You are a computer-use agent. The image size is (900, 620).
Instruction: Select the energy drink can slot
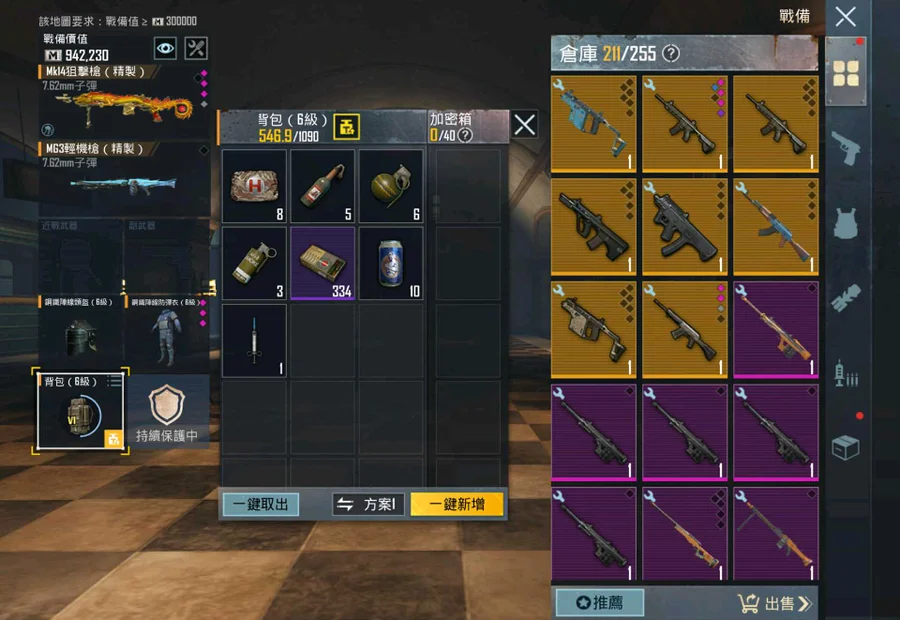coord(391,263)
